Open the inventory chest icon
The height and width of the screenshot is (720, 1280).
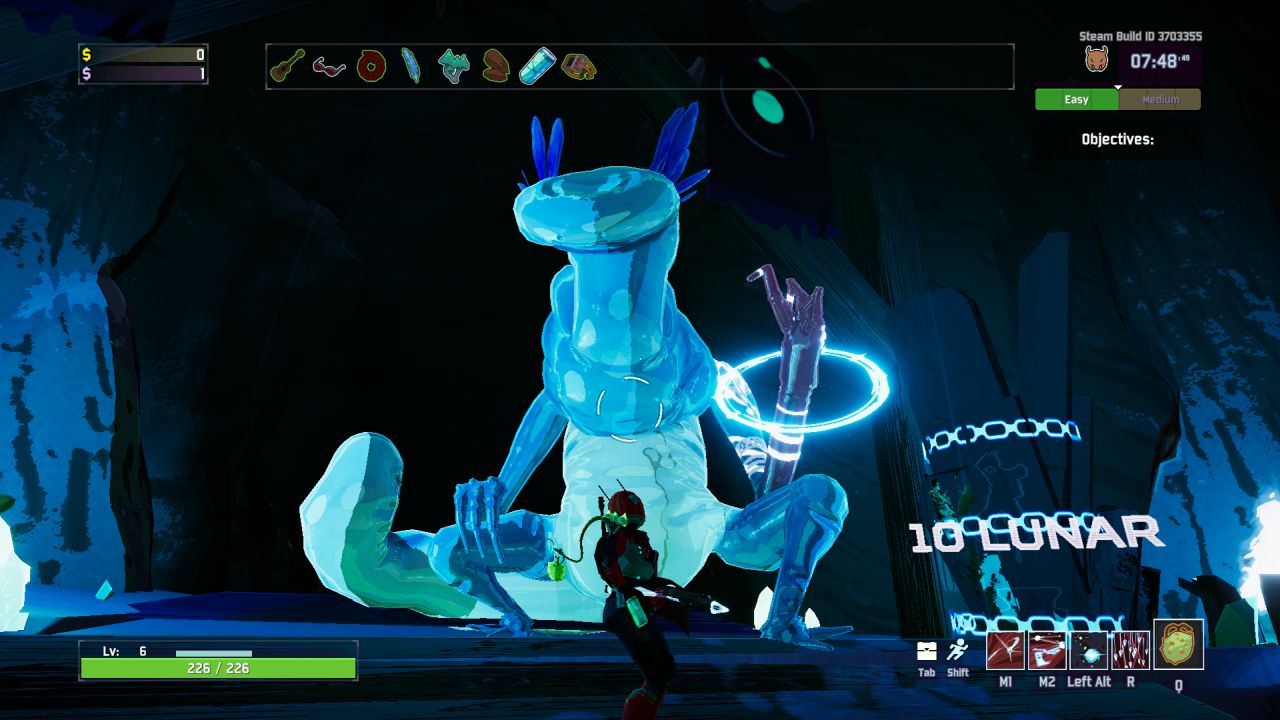click(x=927, y=651)
